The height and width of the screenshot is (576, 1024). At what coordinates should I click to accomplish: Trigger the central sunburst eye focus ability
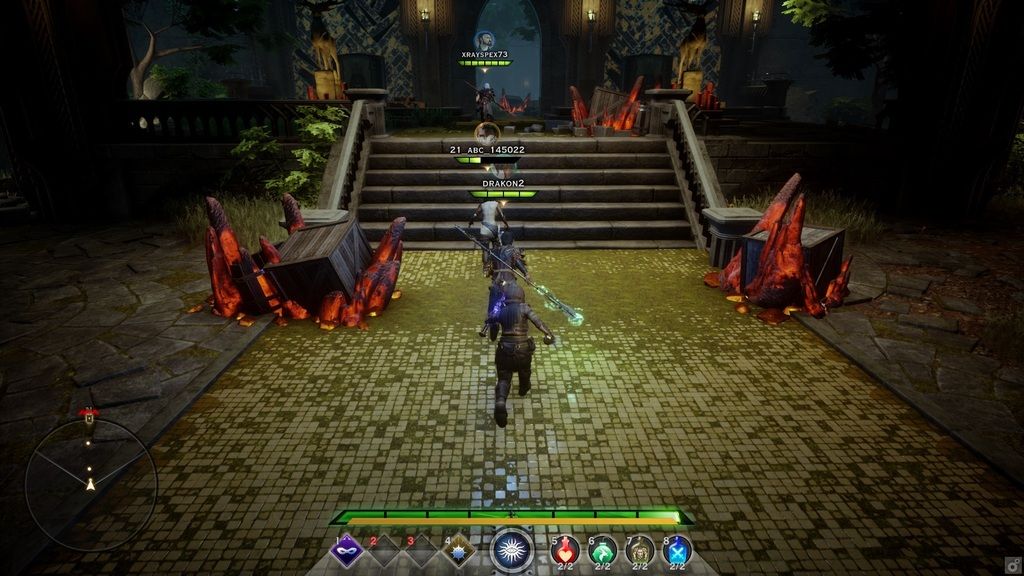512,551
